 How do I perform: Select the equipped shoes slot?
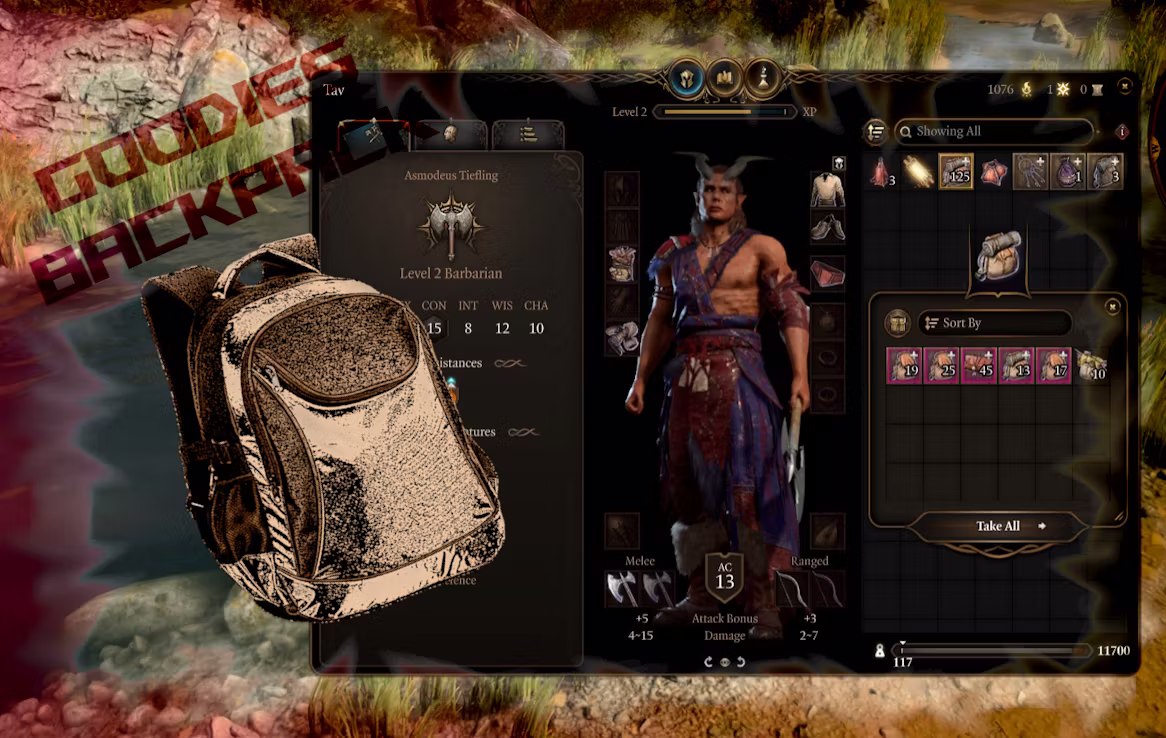click(x=827, y=228)
